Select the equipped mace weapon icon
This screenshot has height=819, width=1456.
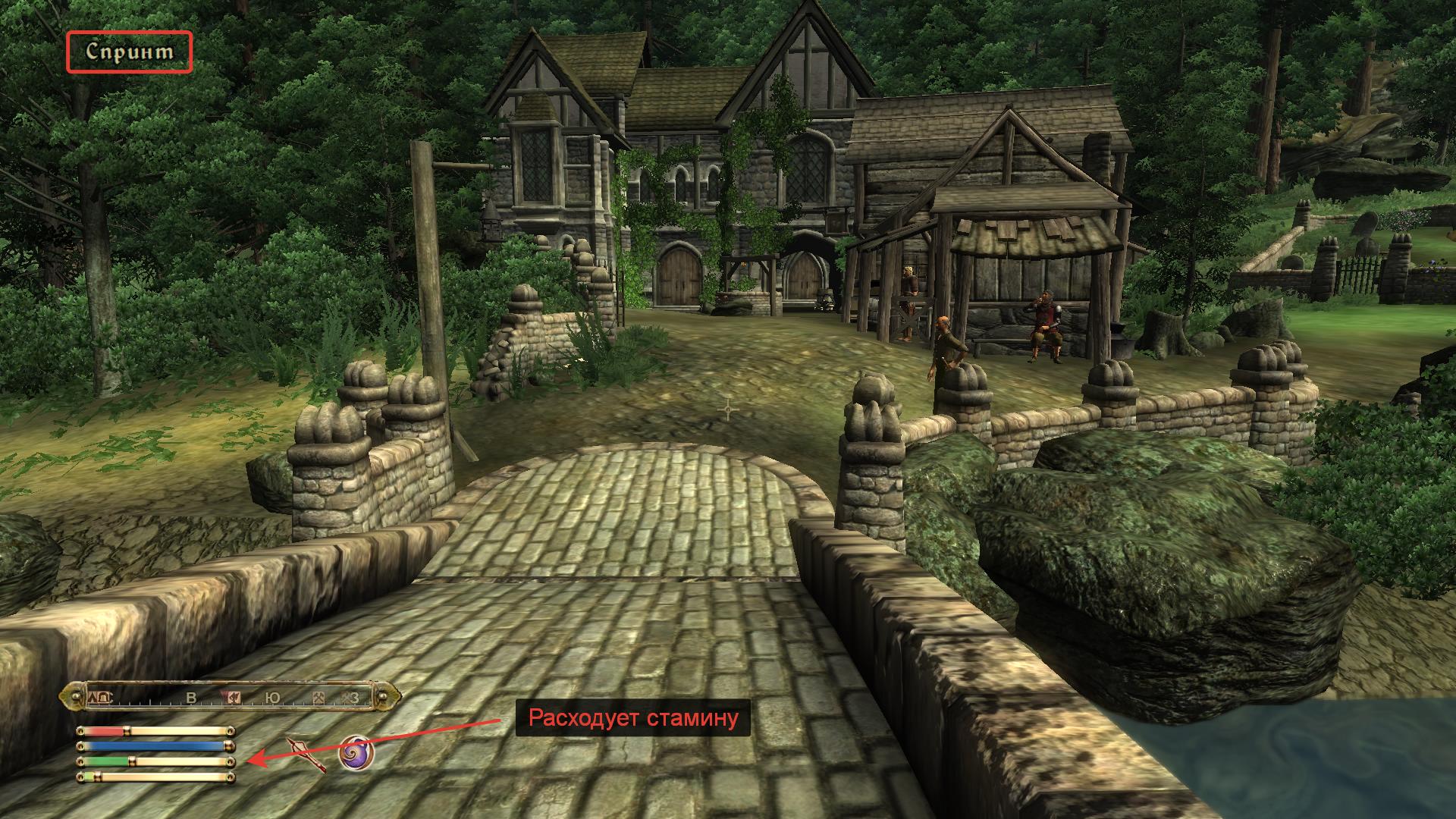click(306, 754)
